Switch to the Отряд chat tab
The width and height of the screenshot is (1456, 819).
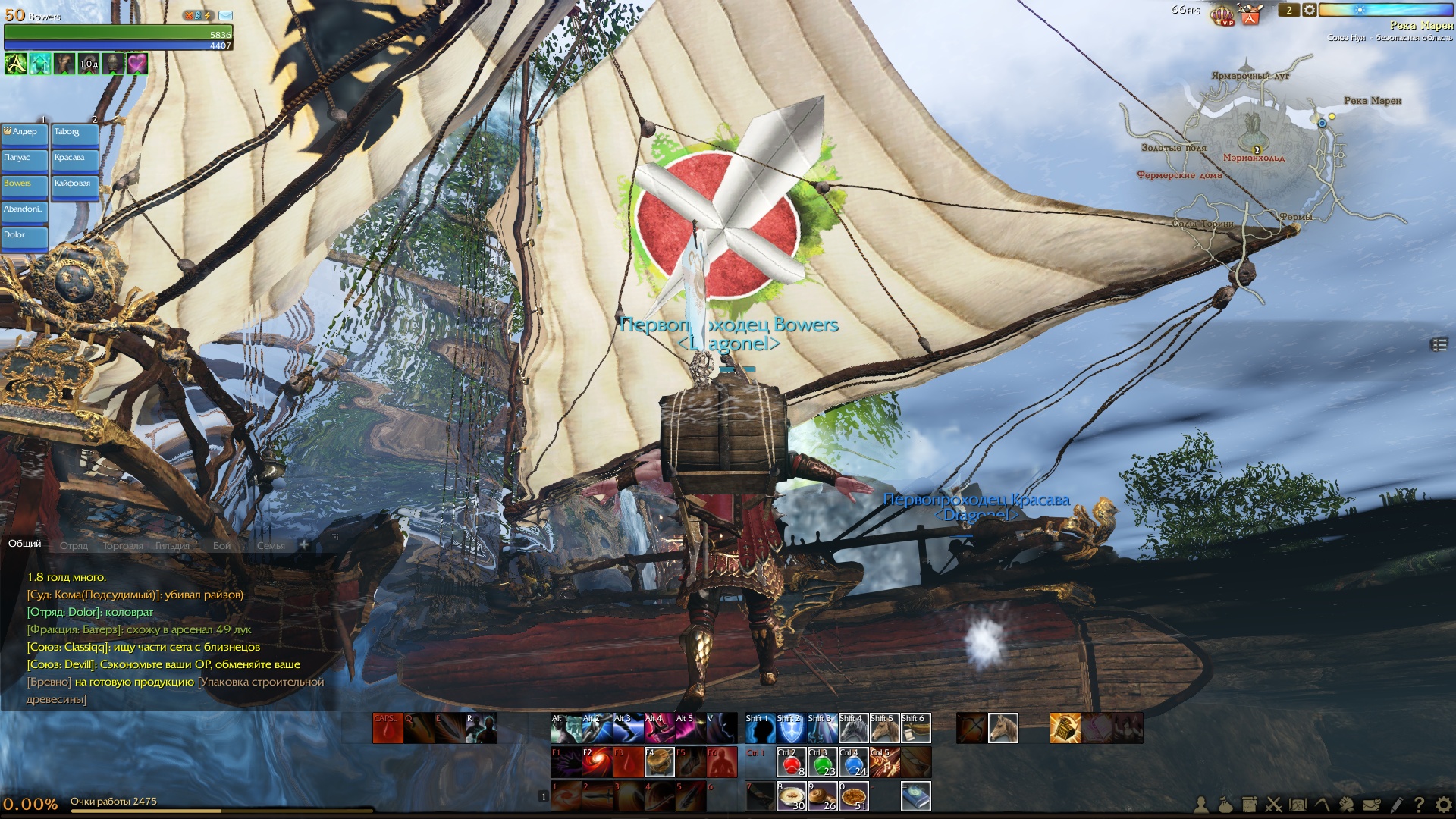click(74, 546)
